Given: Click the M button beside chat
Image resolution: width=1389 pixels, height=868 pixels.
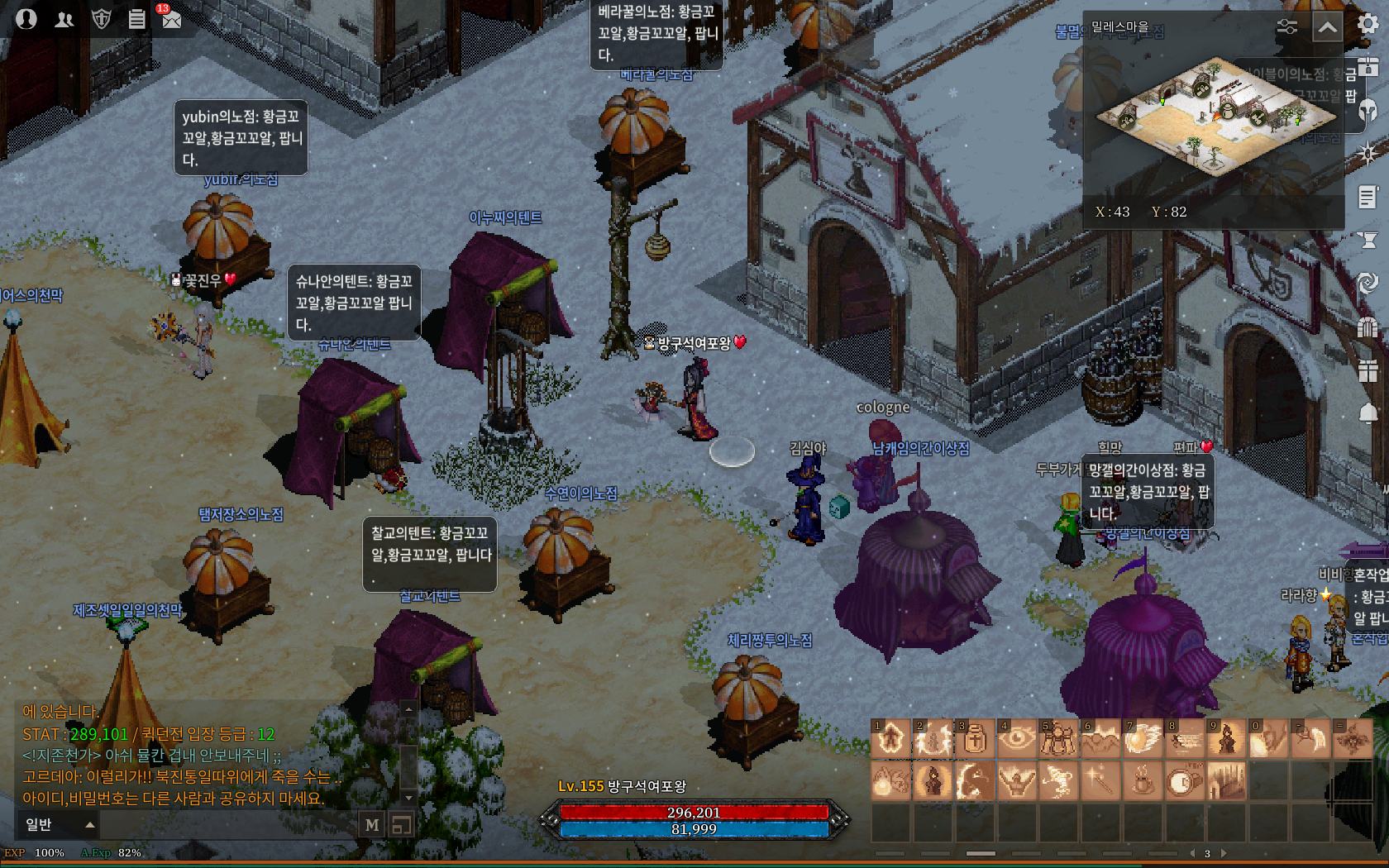Looking at the screenshot, I should coord(372,824).
